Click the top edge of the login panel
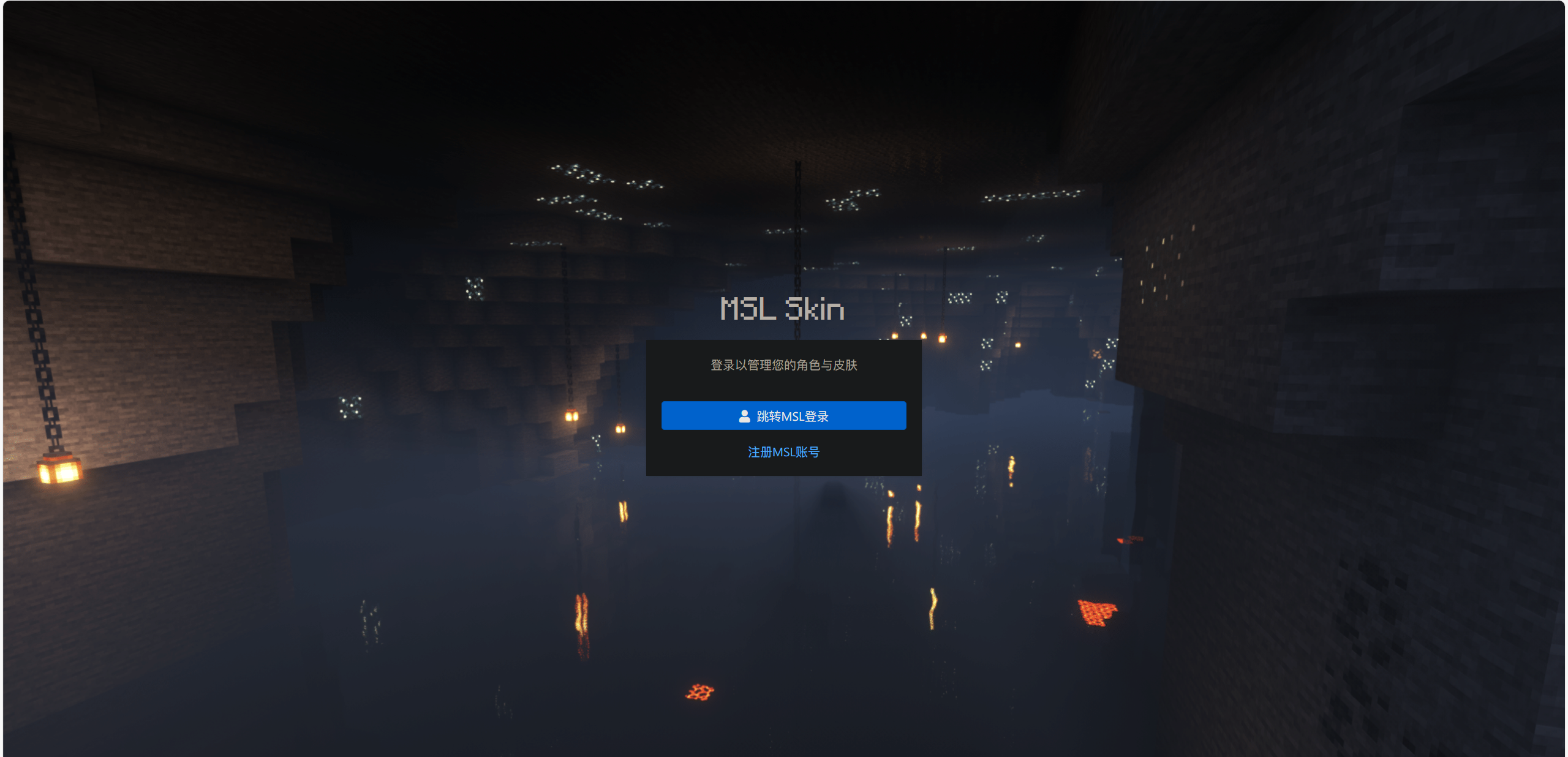Screen dimensions: 1568x757 (x=784, y=343)
